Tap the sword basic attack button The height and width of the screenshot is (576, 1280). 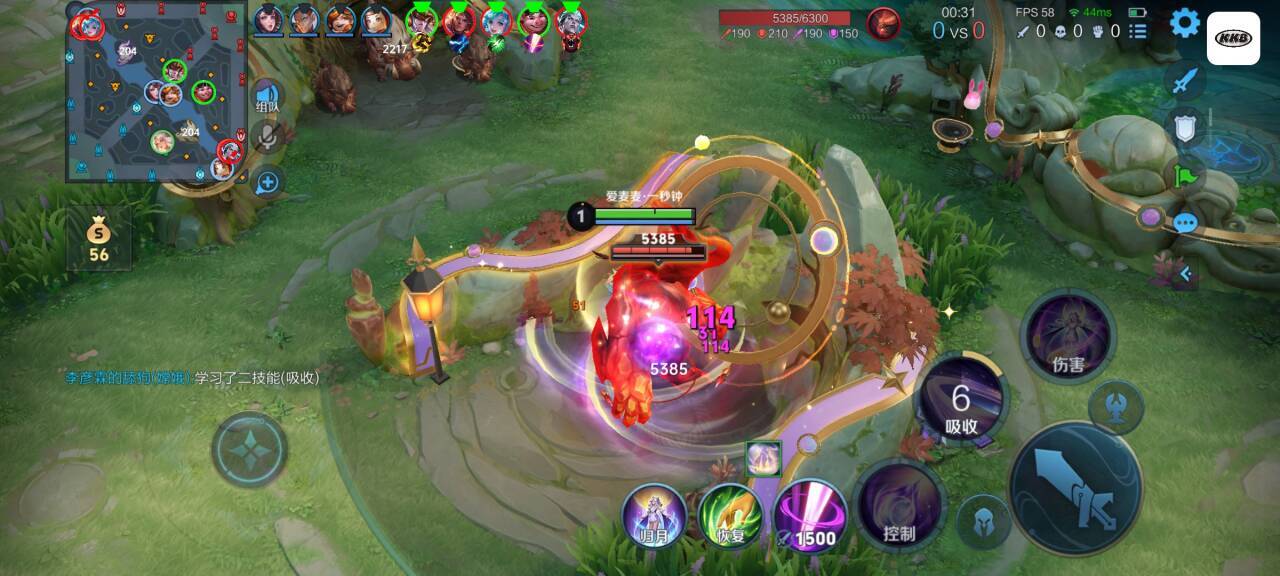pyautogui.click(x=1076, y=488)
